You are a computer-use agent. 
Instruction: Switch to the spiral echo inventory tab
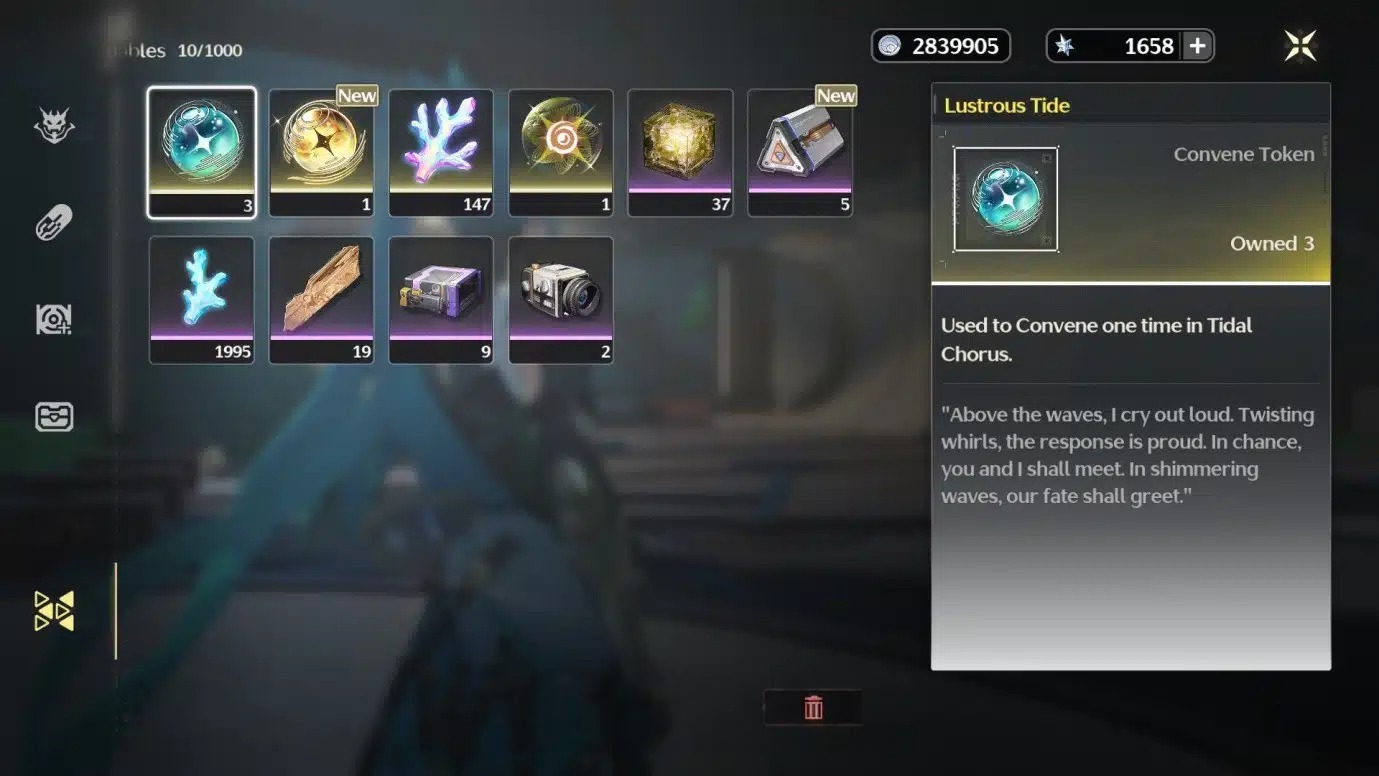click(x=54, y=319)
